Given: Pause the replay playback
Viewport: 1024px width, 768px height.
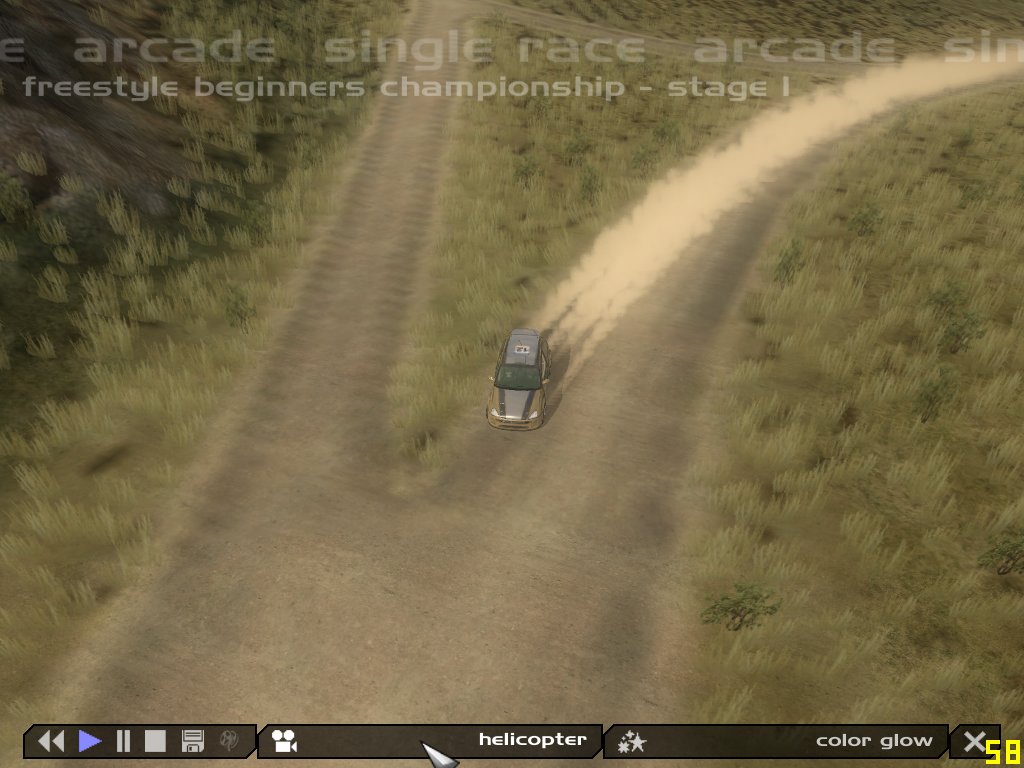Looking at the screenshot, I should (124, 741).
